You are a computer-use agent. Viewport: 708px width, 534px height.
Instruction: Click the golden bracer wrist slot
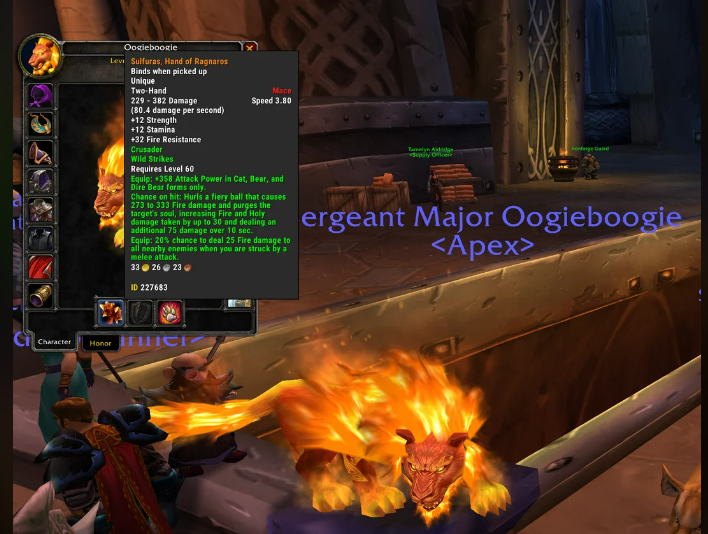41,296
